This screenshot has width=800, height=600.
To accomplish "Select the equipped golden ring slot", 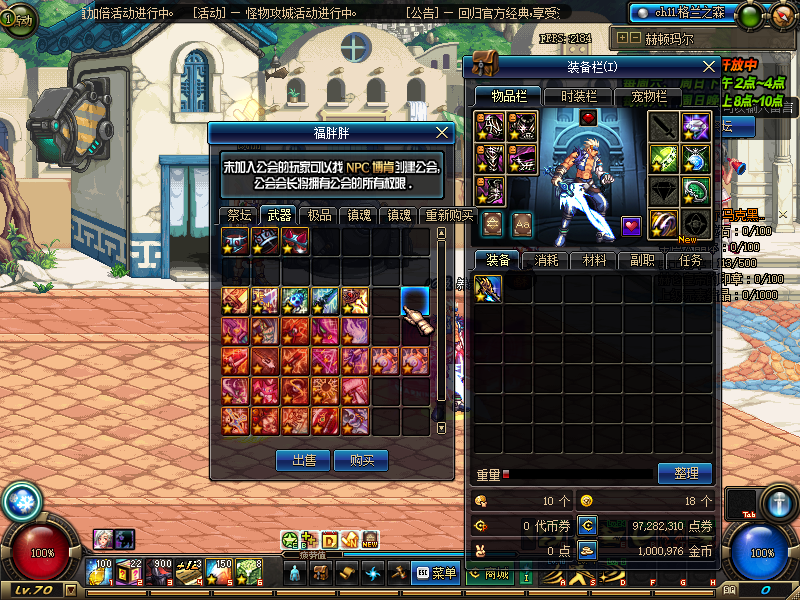I will 664,223.
